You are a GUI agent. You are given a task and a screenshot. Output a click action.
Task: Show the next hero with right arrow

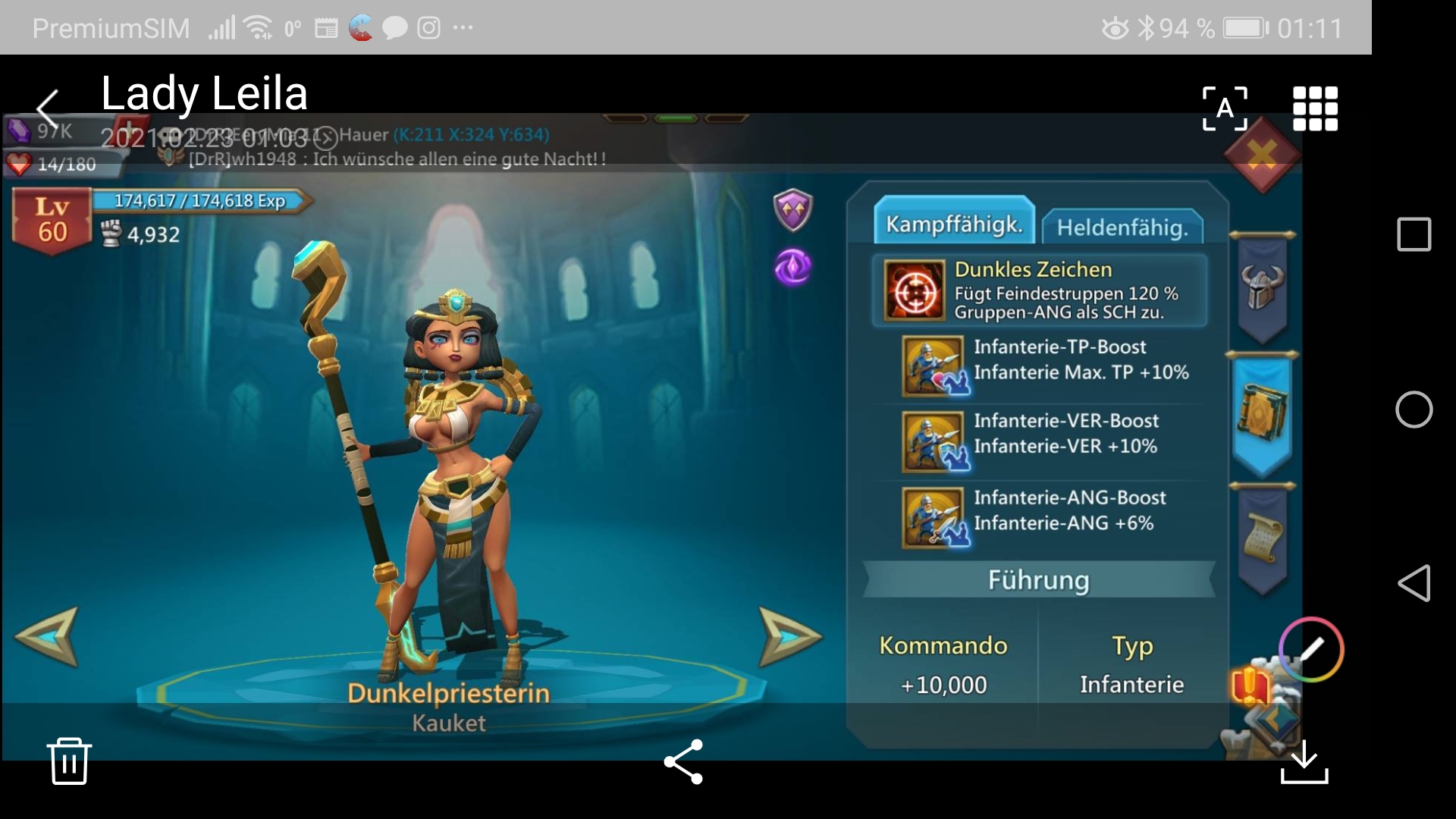tap(789, 635)
